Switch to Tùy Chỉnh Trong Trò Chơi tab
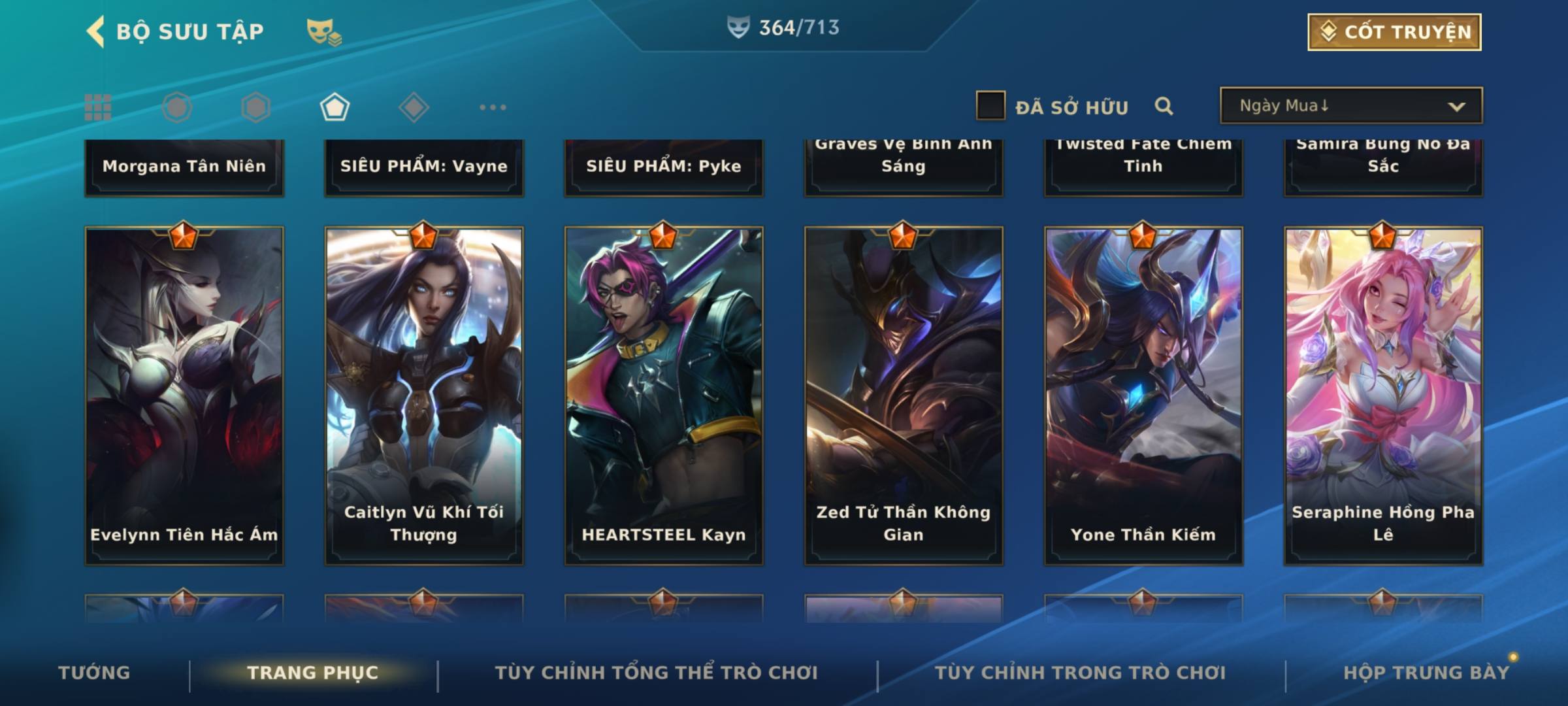This screenshot has height=706, width=1568. [1080, 673]
